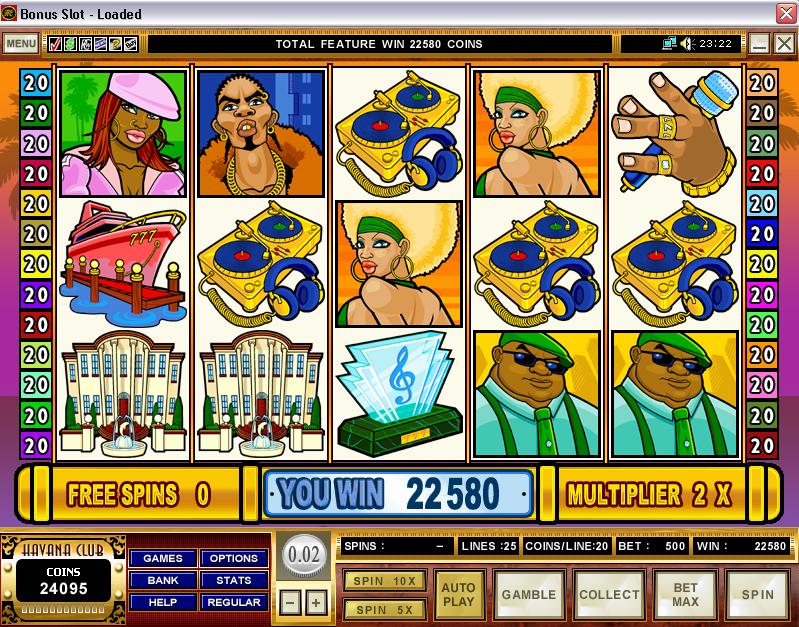Toggle the sound speaker icon

(687, 44)
